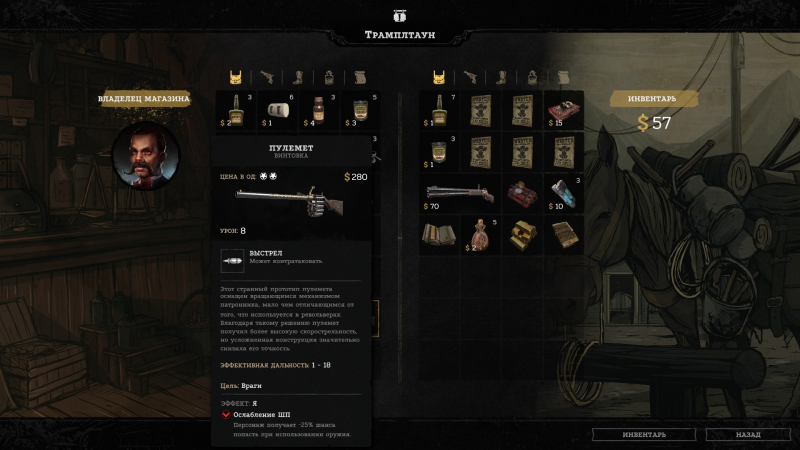Screen dimensions: 800x450
Task: Select the inventory tin can priced at $1
Action: point(438,152)
